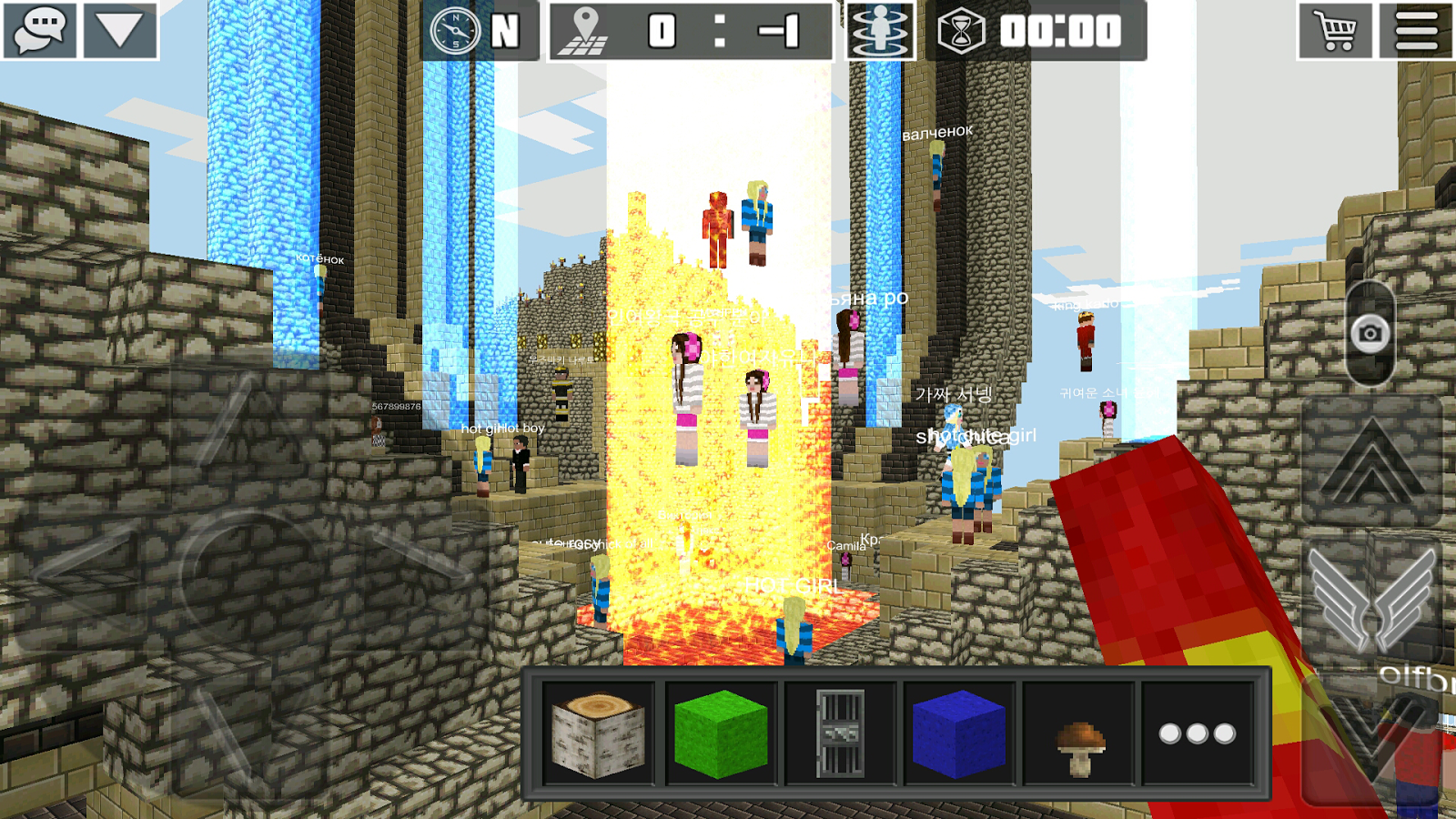
Task: Select the birch log hotbar slot
Action: coord(598,733)
